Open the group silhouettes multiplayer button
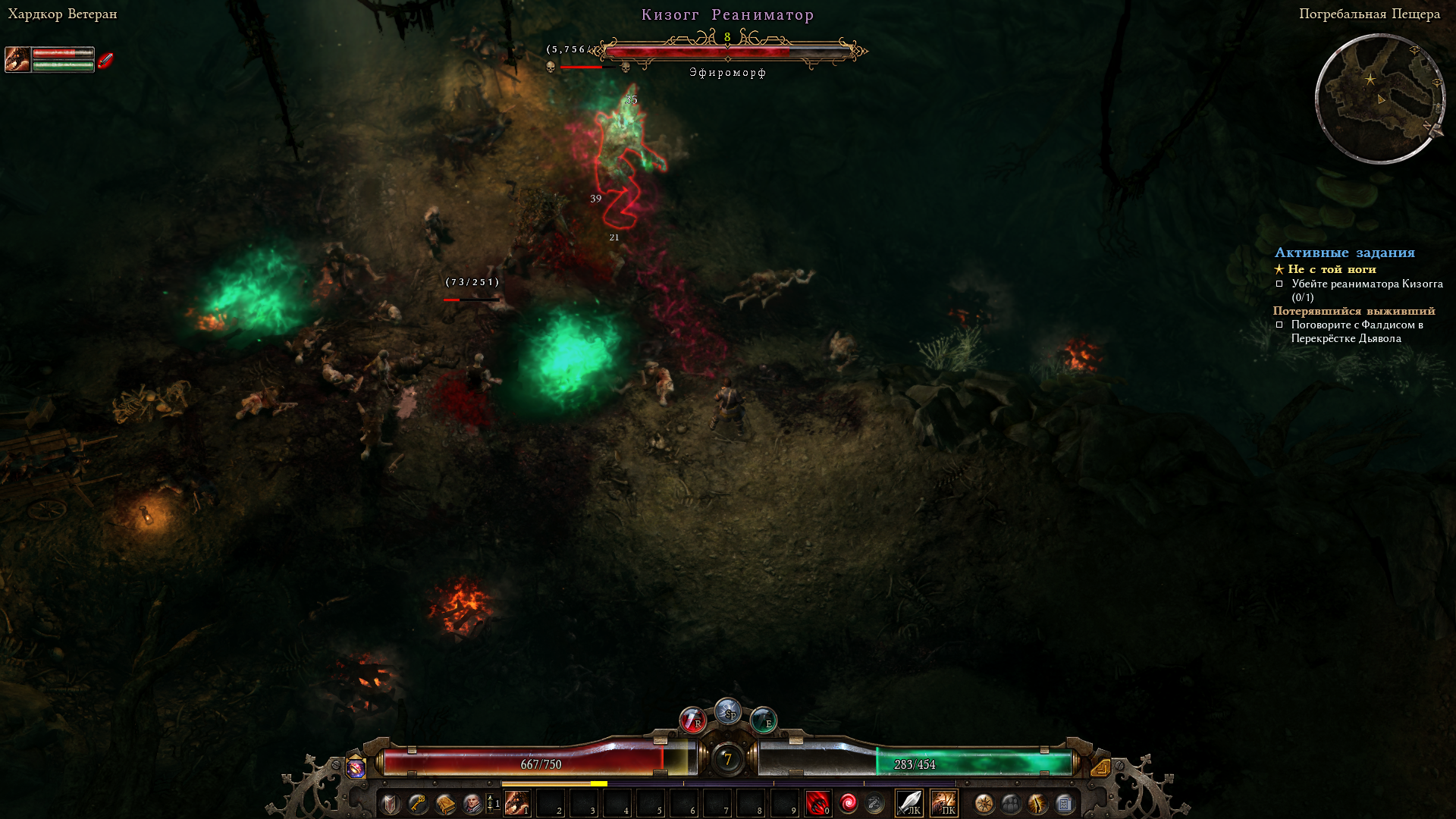1456x819 pixels. click(1011, 804)
